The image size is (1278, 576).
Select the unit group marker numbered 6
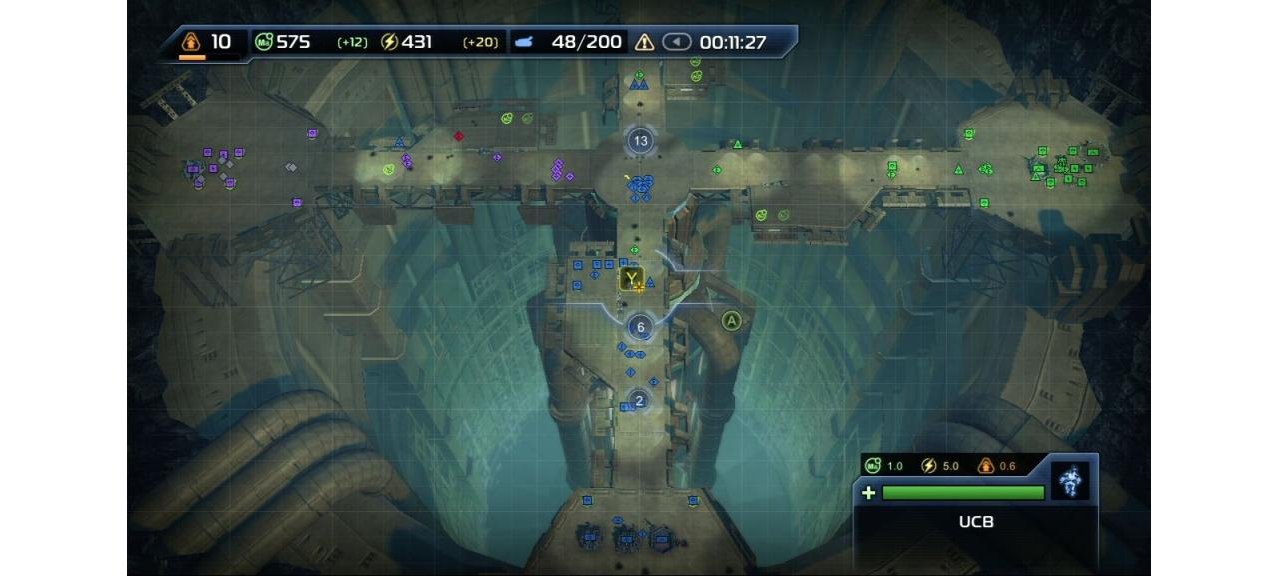click(x=640, y=326)
